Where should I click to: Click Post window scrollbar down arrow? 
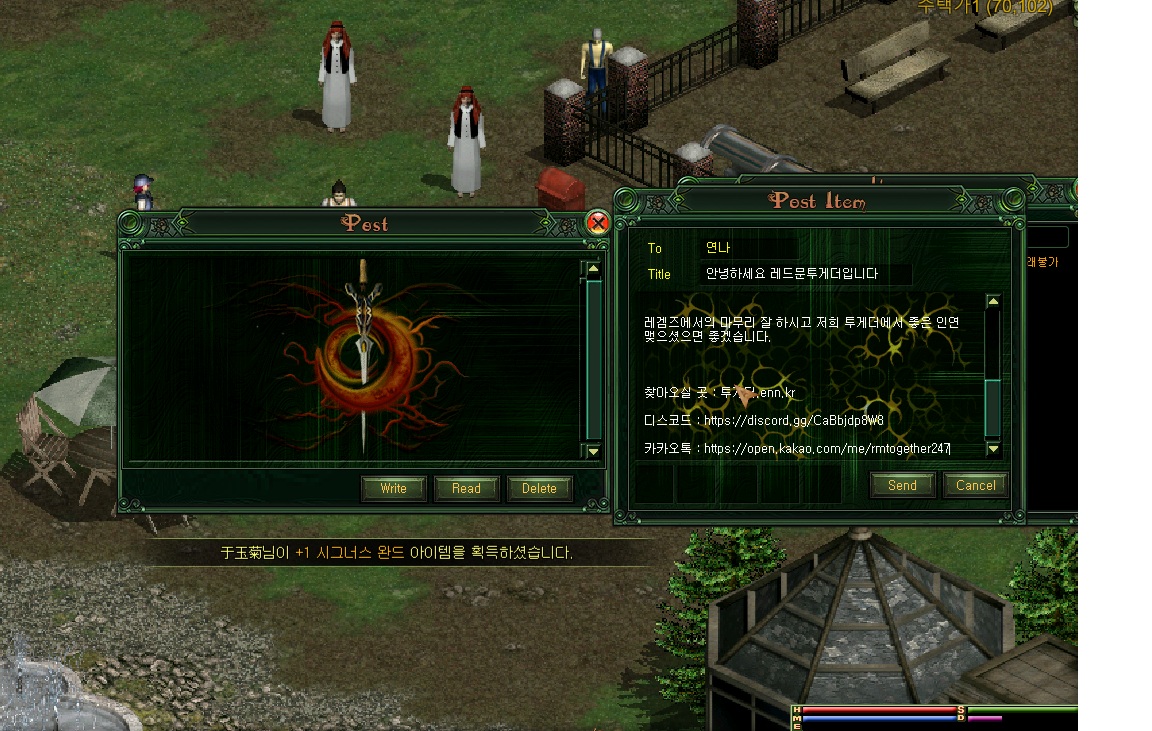point(593,451)
